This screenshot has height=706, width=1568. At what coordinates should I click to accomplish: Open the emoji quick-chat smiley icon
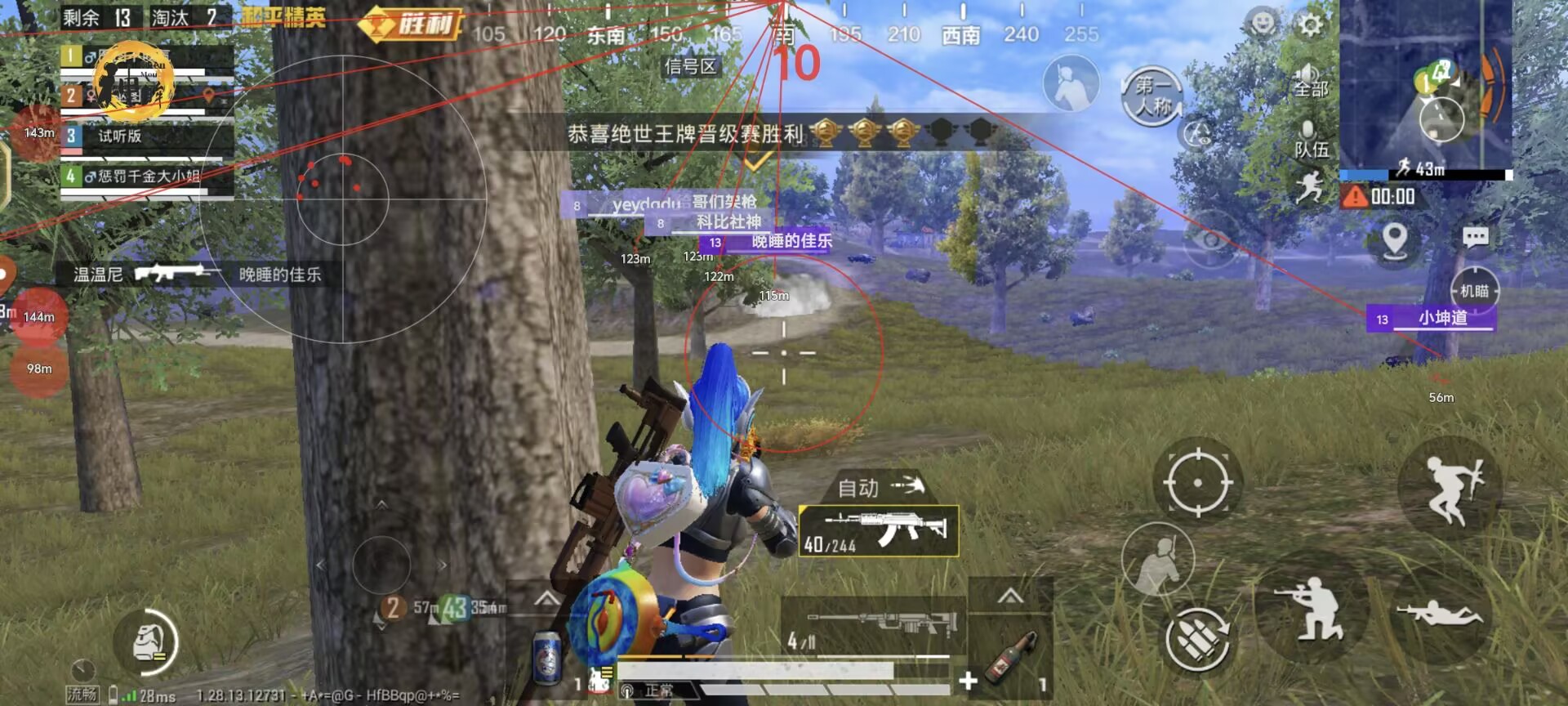(x=1263, y=21)
